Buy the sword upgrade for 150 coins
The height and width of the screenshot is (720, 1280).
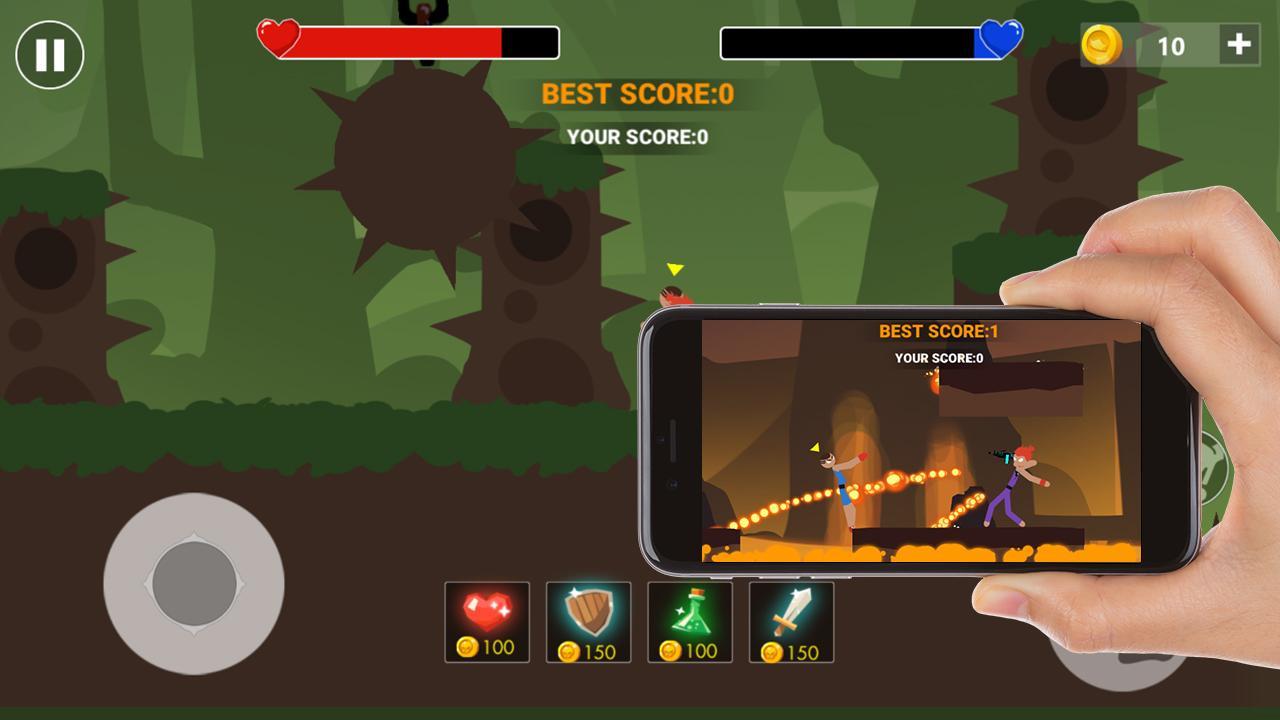point(793,620)
